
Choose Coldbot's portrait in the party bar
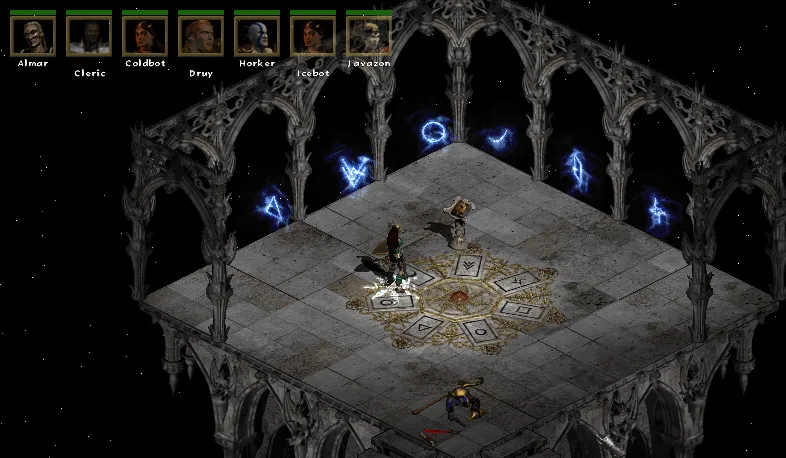pyautogui.click(x=144, y=35)
